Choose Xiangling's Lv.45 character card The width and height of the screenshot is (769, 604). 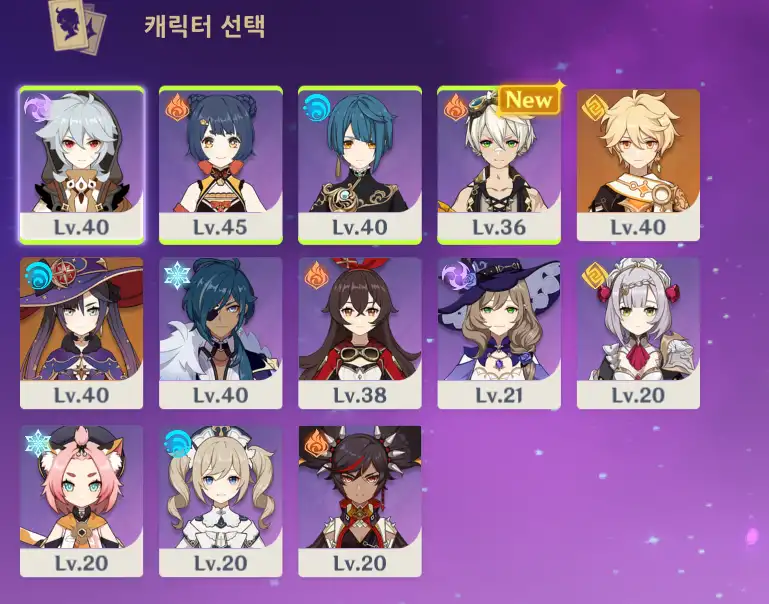221,165
